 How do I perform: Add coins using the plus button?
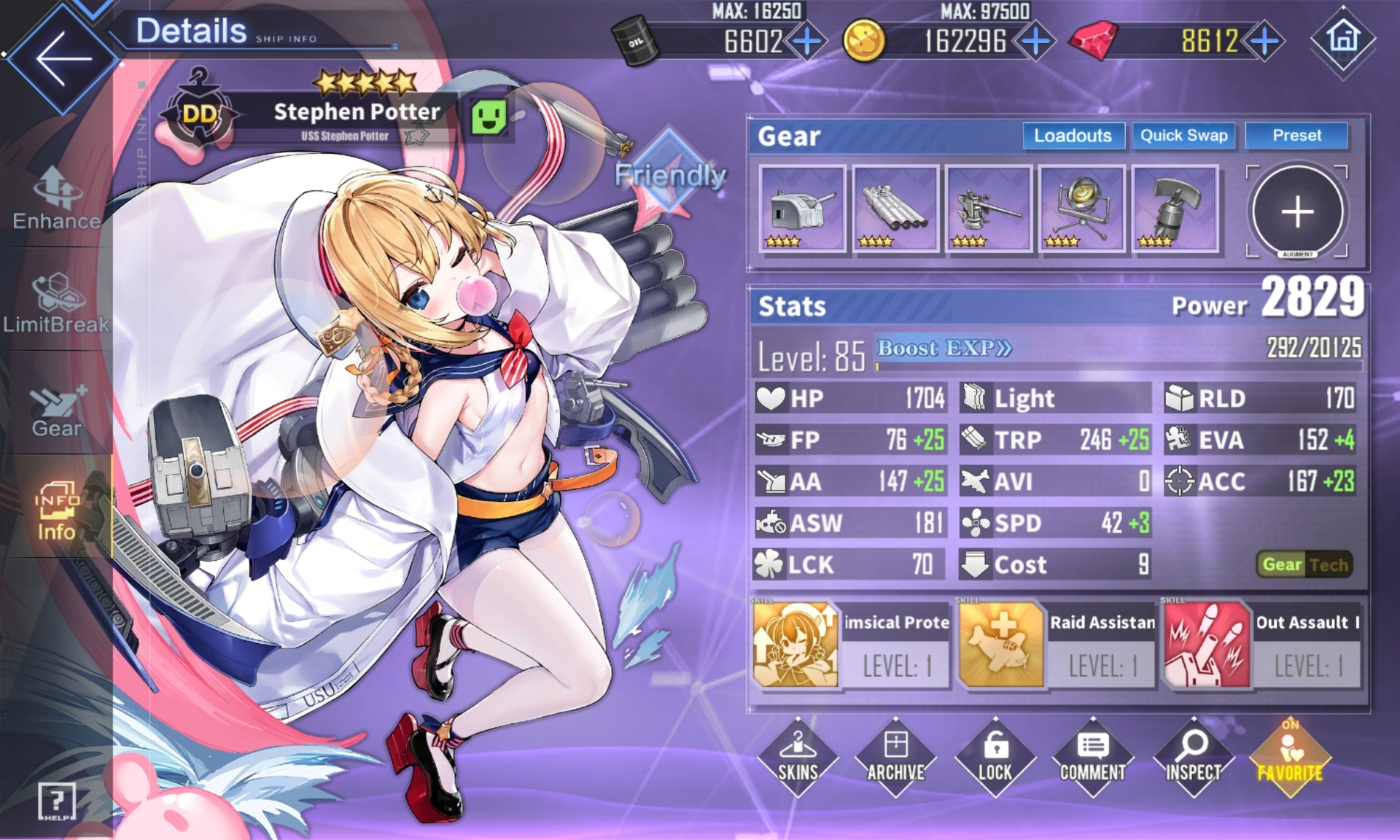click(1036, 41)
